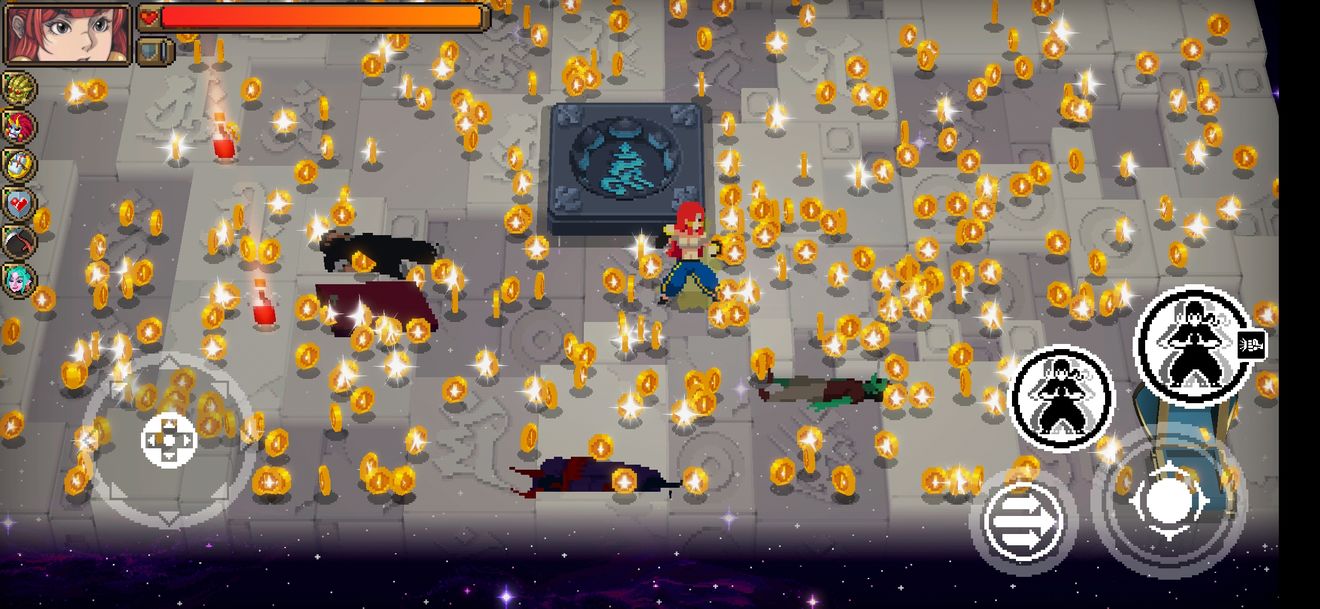Activate the larger stance skill with fist badge
Screen dimensions: 1320x609
coord(1192,345)
